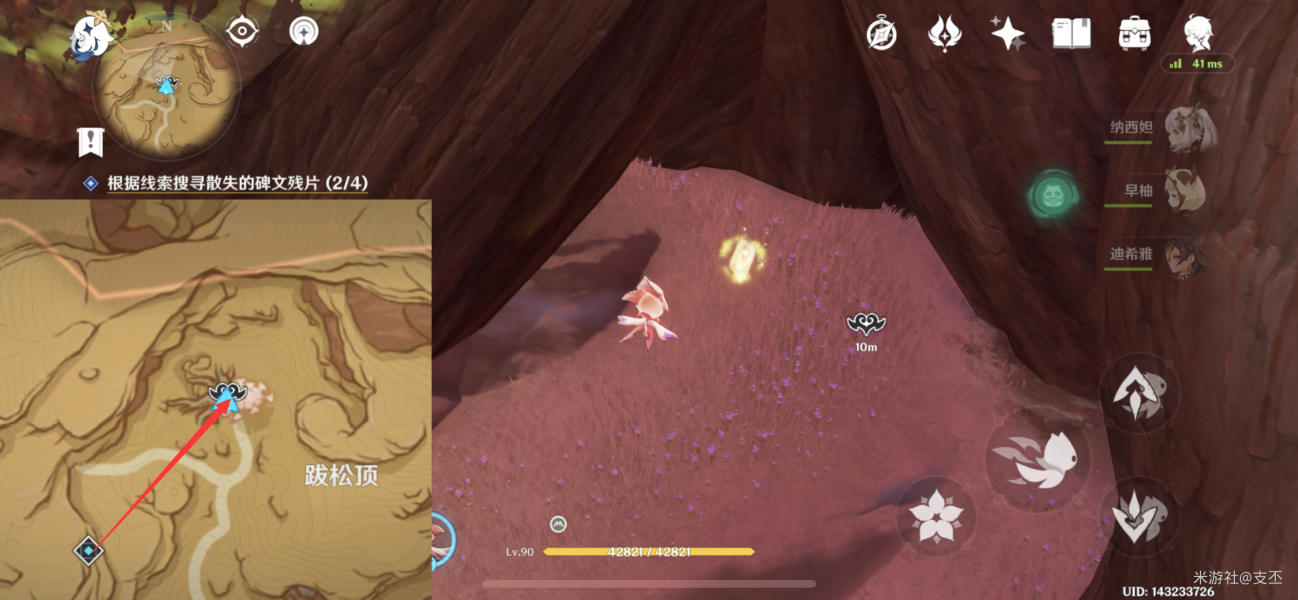The height and width of the screenshot is (600, 1298).
Task: Open the compass icon in the top bar
Action: coord(881,34)
